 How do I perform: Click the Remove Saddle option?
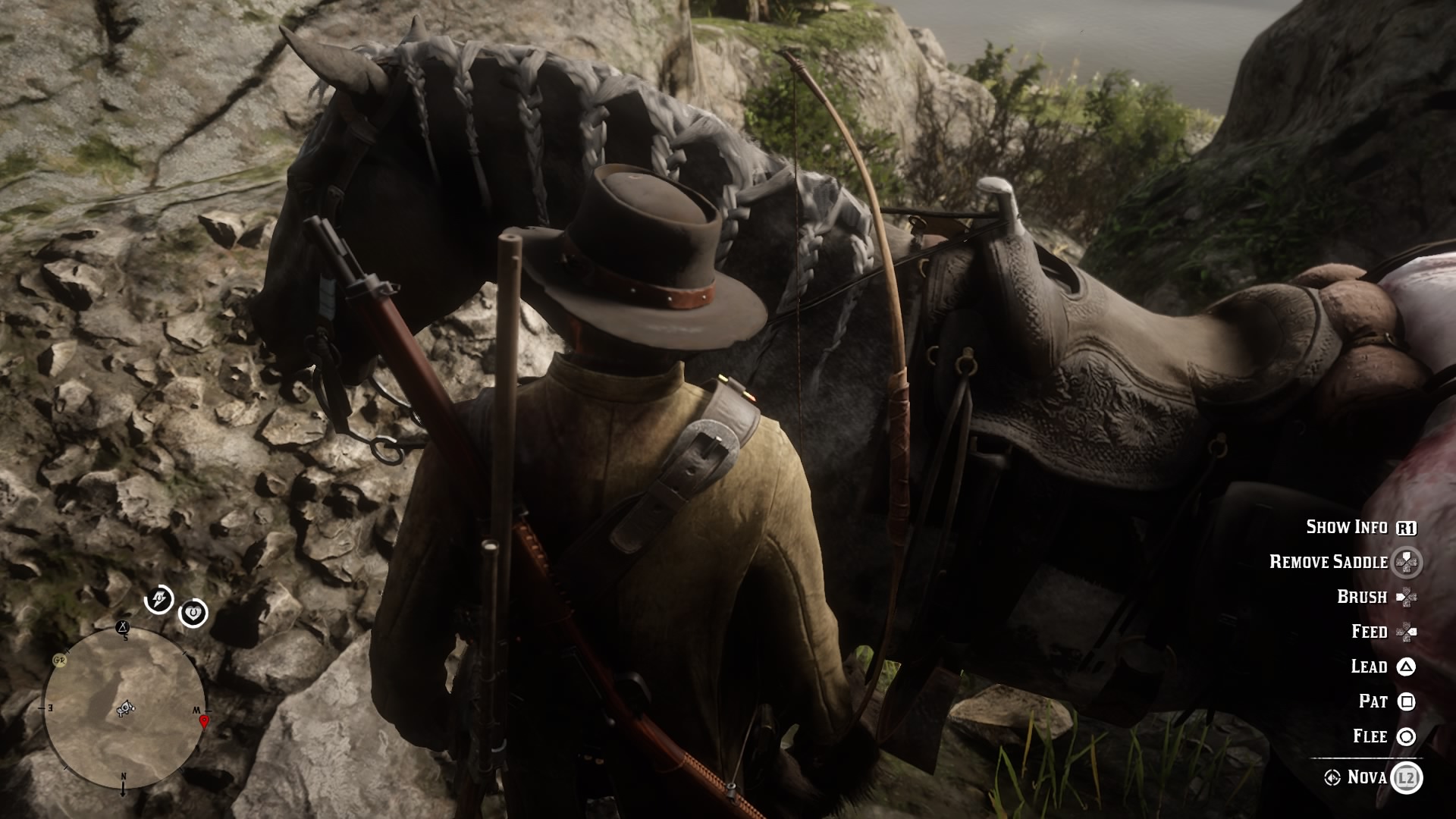(1329, 561)
